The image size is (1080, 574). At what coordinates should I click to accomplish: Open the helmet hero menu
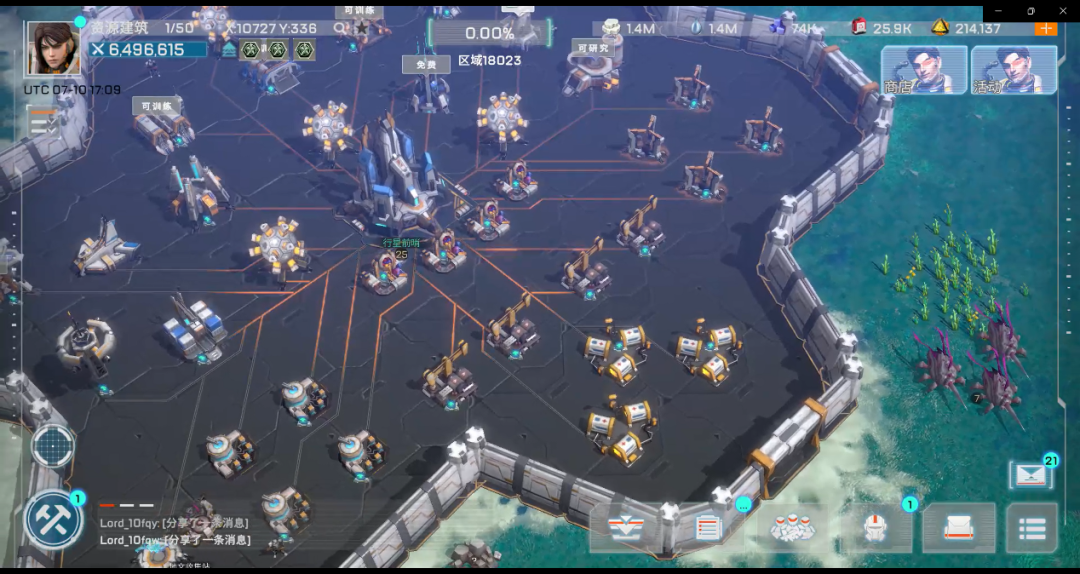876,528
